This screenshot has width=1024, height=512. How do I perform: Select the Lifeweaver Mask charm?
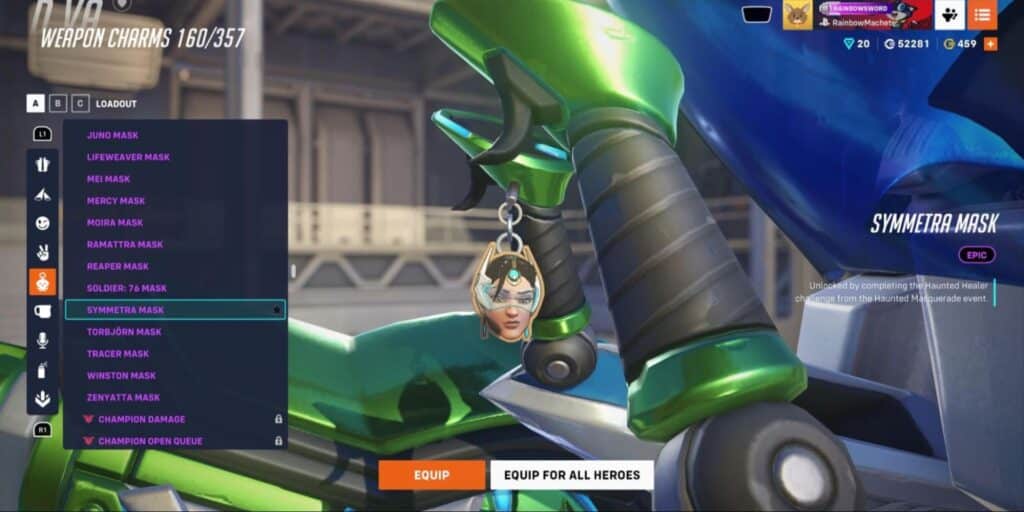point(128,157)
